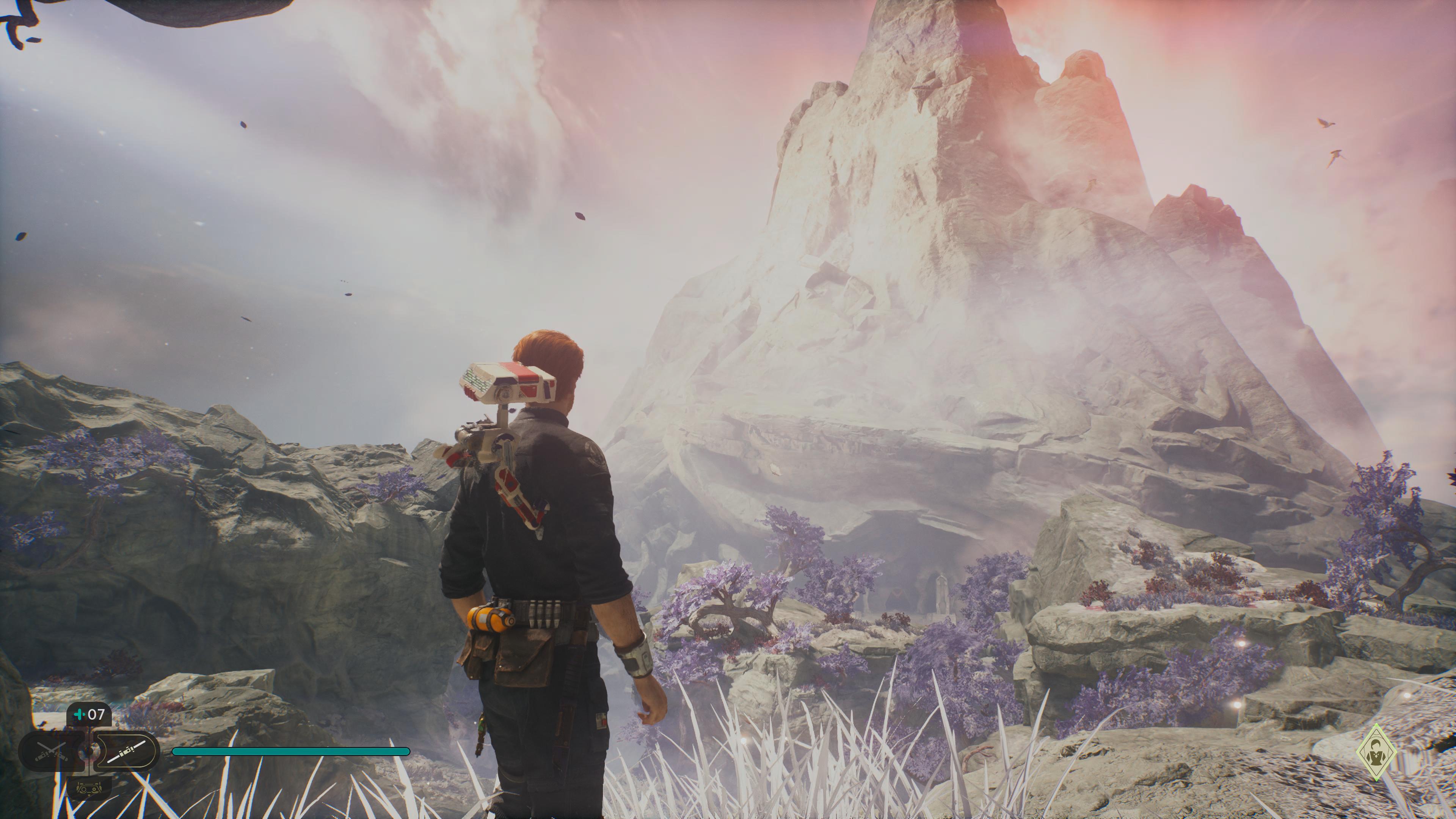Image resolution: width=1456 pixels, height=819 pixels.
Task: Use the green stim canister slot
Action: pyautogui.click(x=89, y=714)
